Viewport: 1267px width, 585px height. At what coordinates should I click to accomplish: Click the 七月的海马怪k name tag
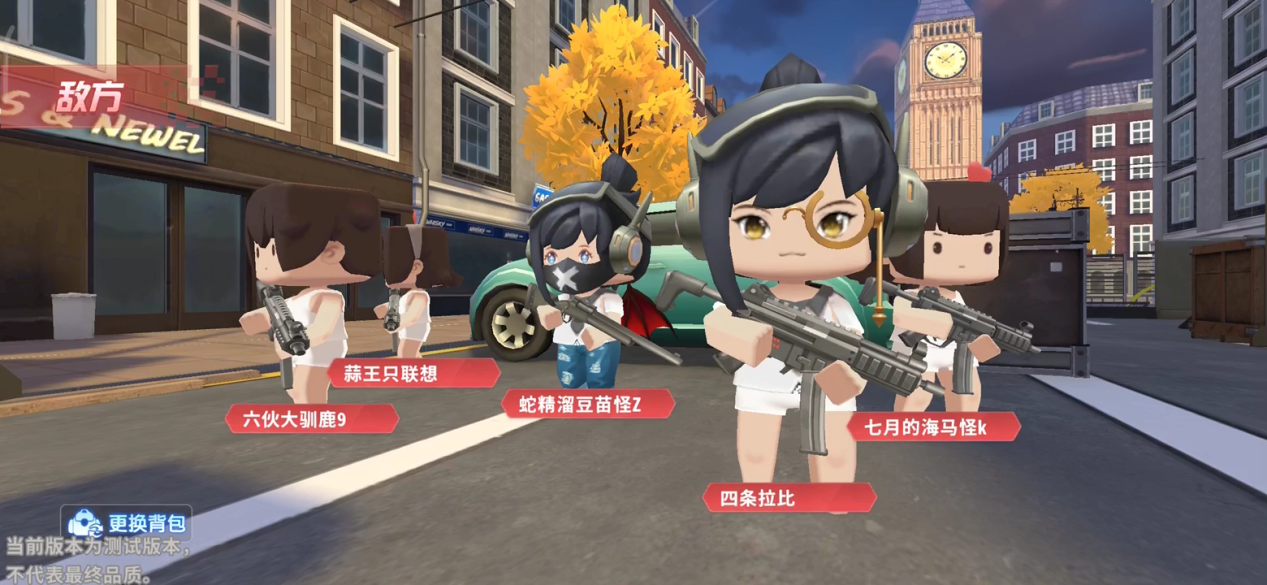(932, 427)
